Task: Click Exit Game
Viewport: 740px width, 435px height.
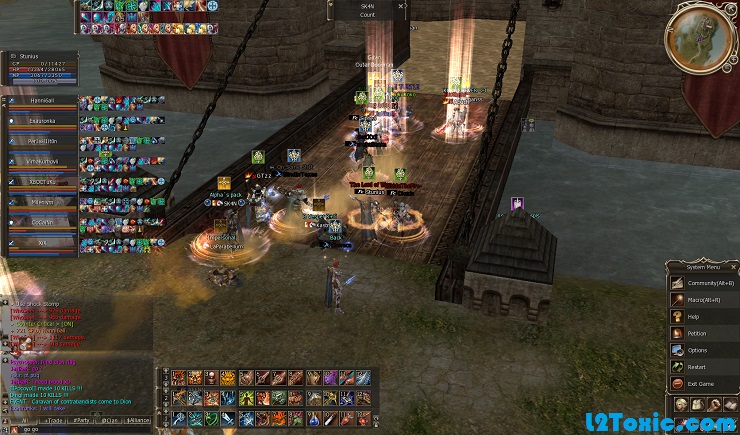Action: coord(703,384)
